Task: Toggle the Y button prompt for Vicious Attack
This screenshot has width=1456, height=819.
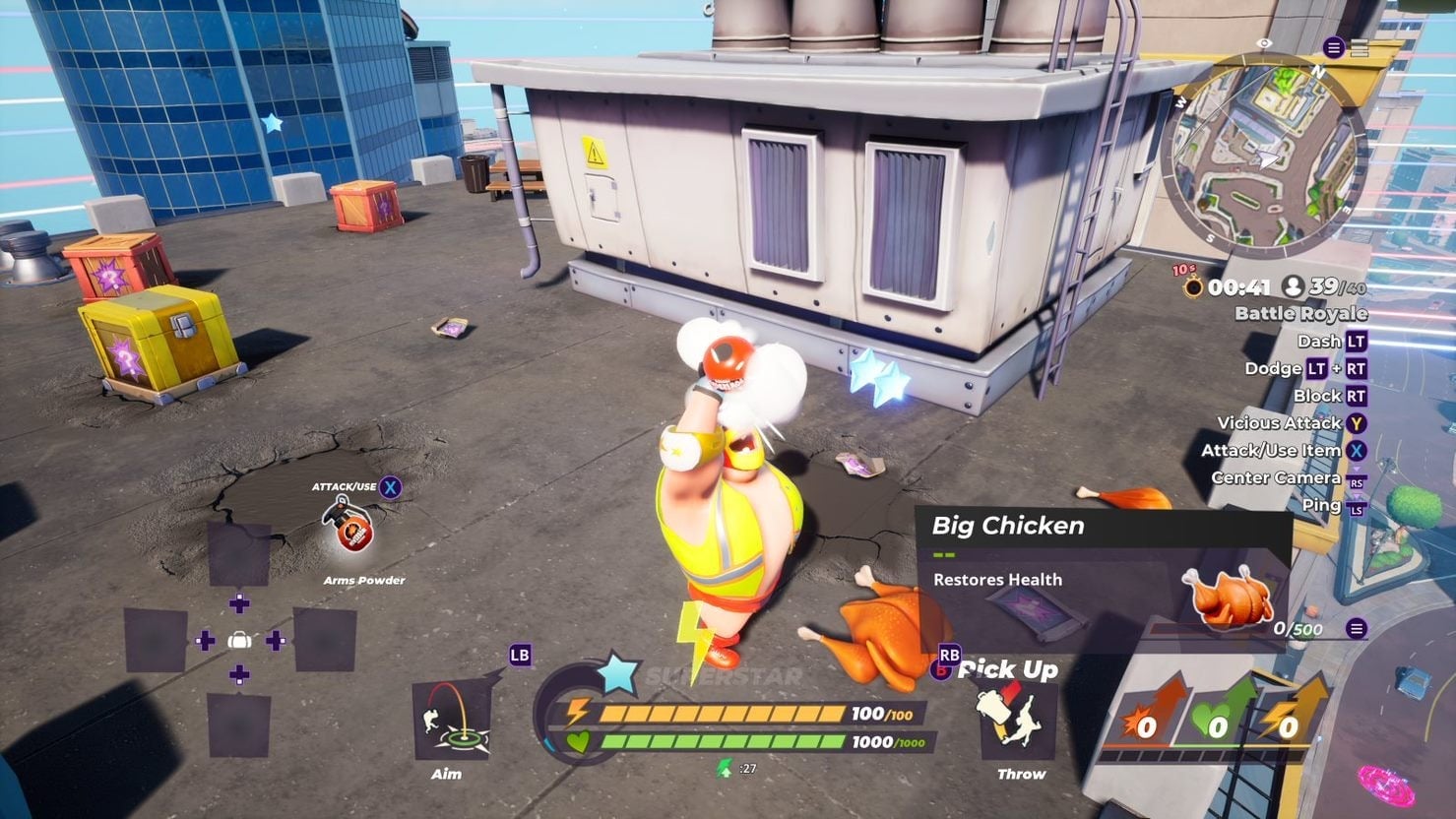Action: click(x=1359, y=423)
